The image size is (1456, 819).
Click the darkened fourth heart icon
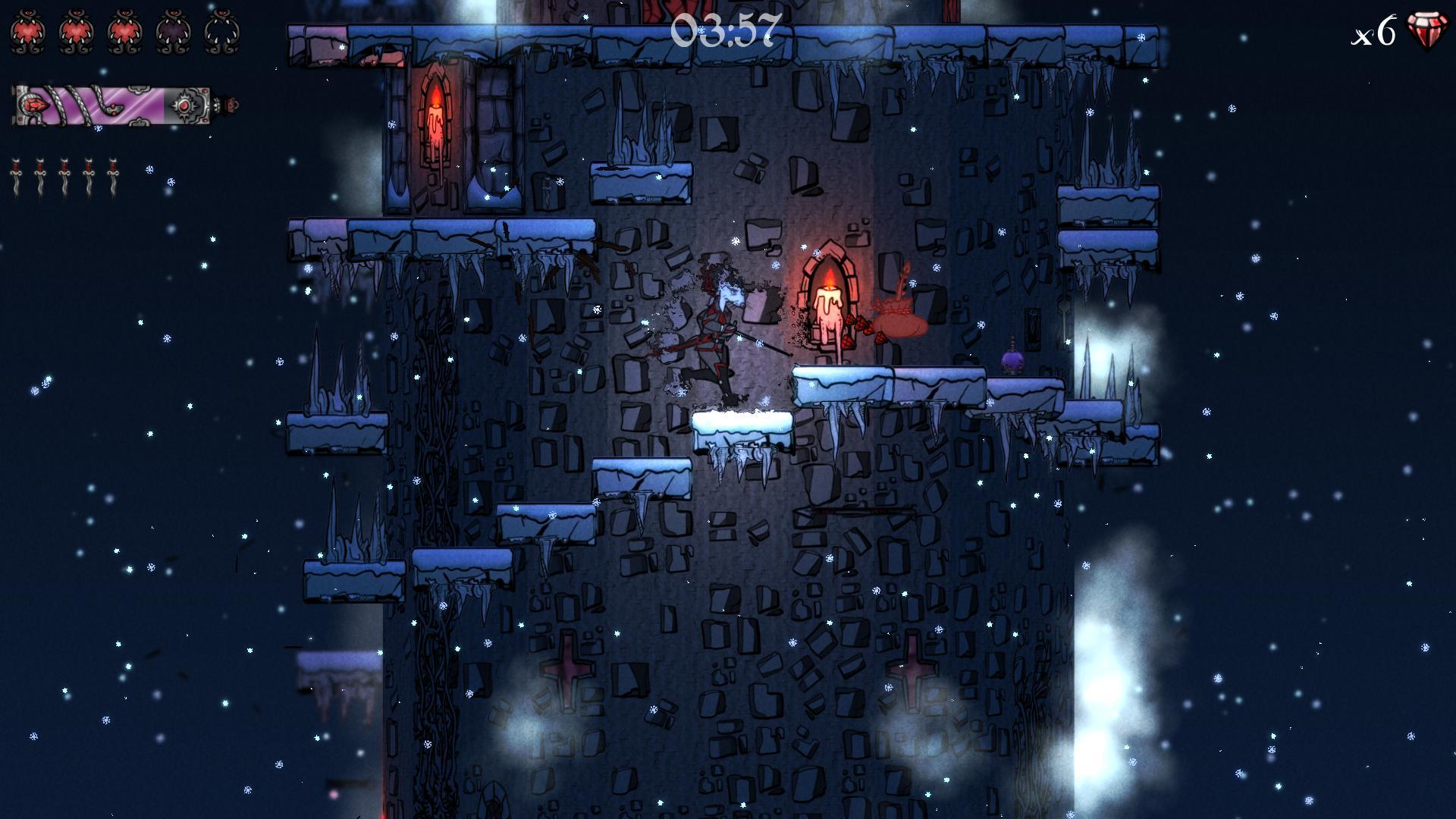(173, 31)
